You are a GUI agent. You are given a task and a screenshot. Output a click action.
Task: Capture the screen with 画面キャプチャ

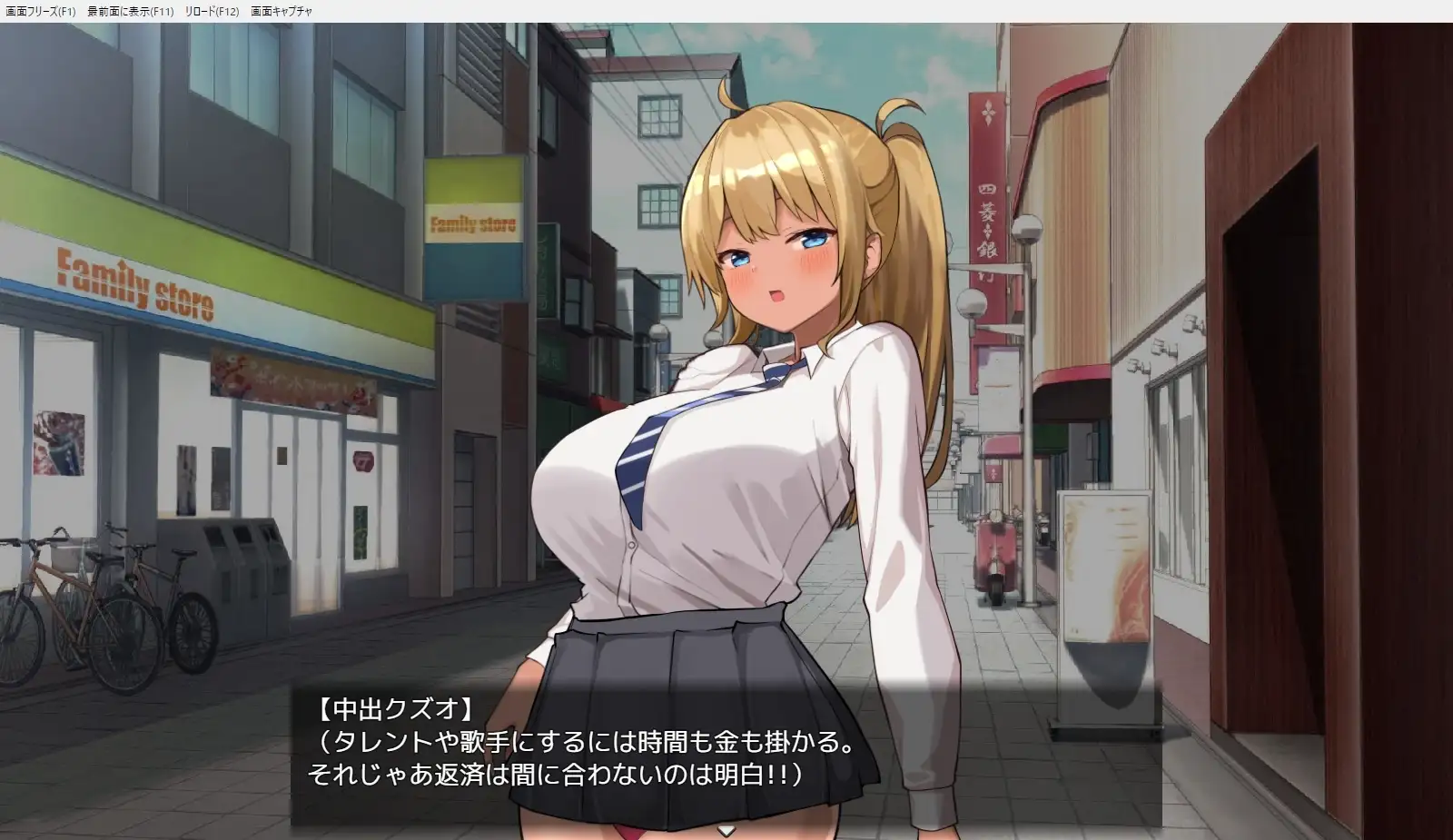(280, 11)
